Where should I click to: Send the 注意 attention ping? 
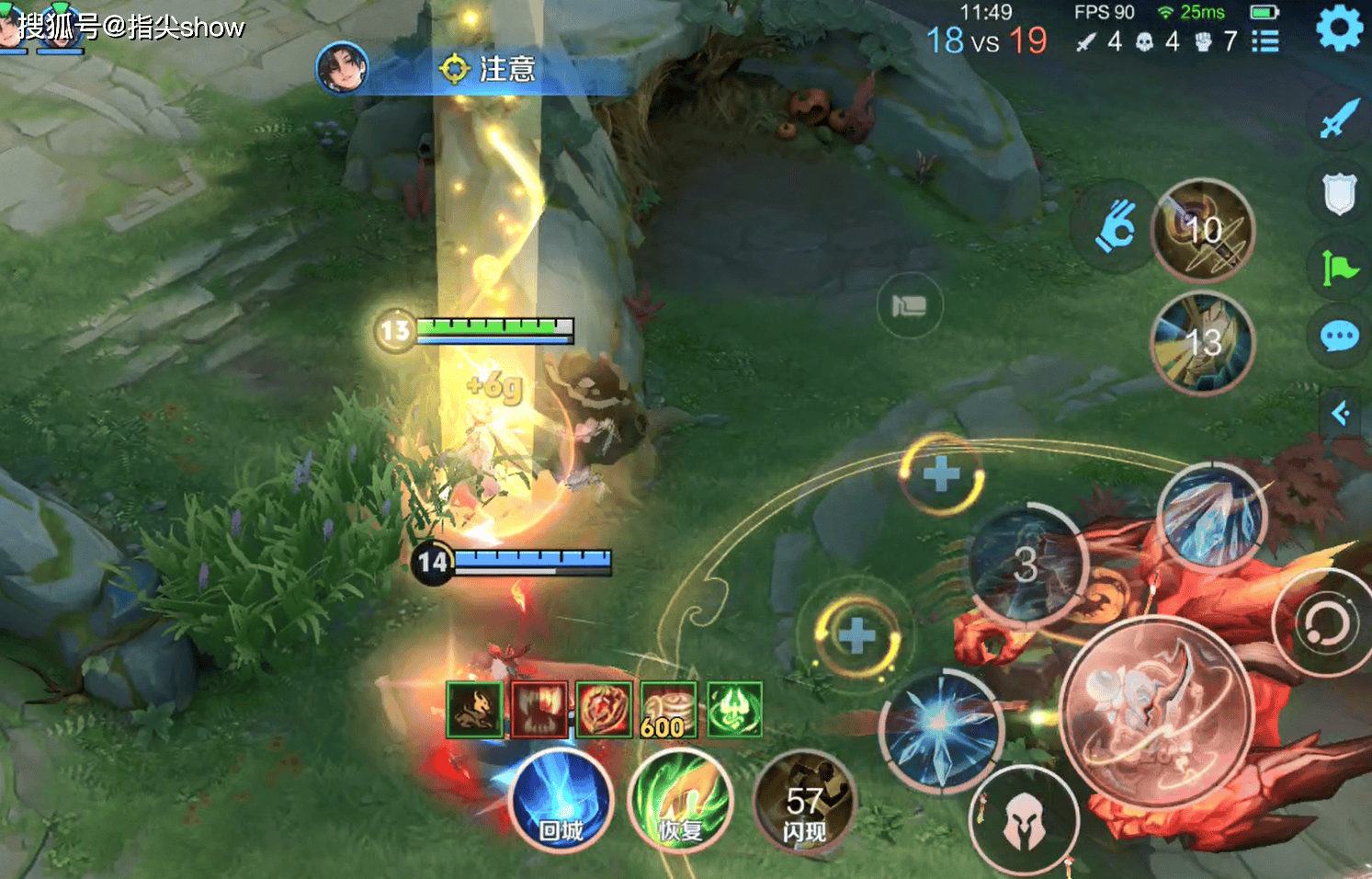[488, 69]
